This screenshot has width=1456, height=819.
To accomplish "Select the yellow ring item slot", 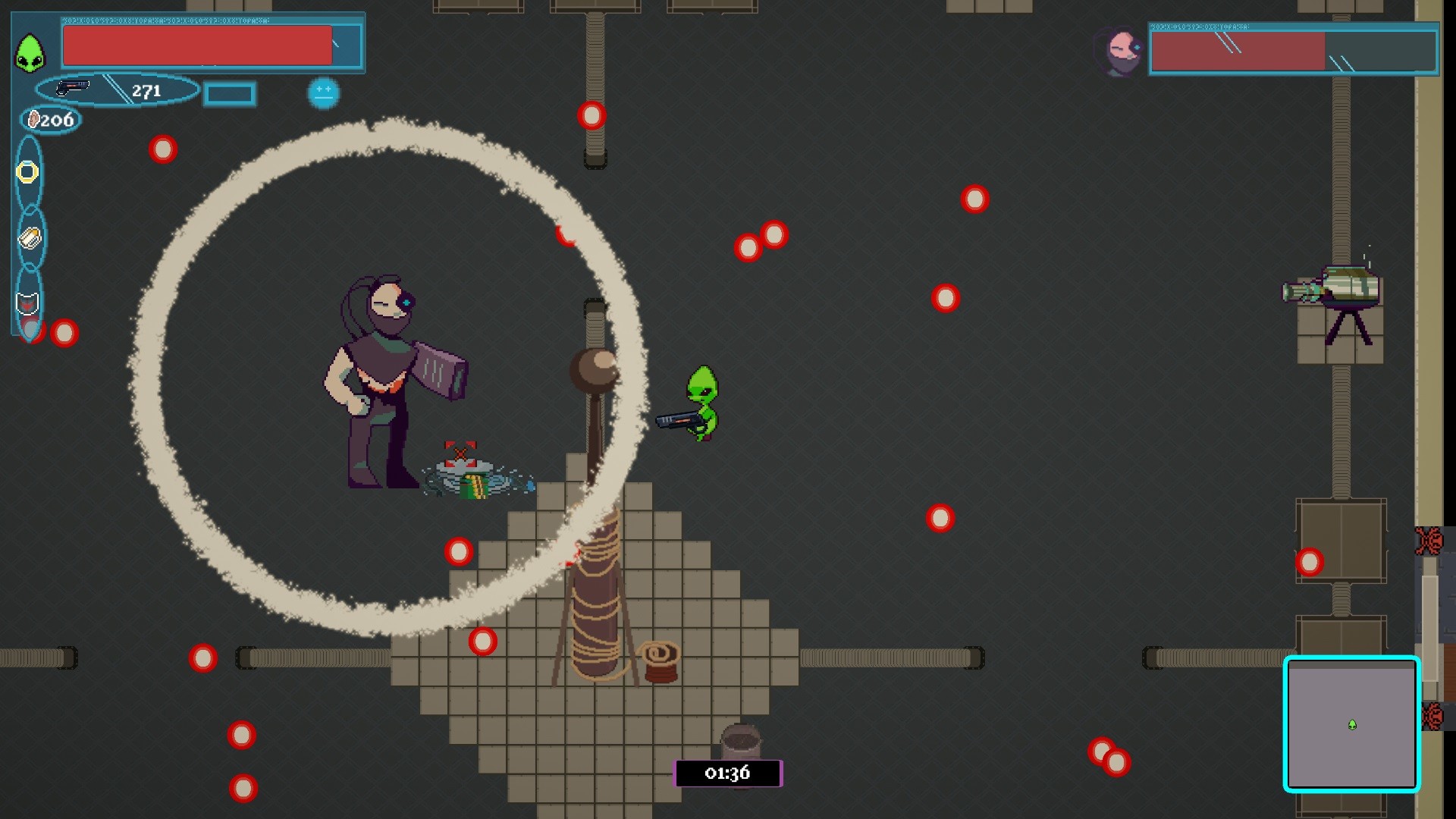I will coord(28,173).
